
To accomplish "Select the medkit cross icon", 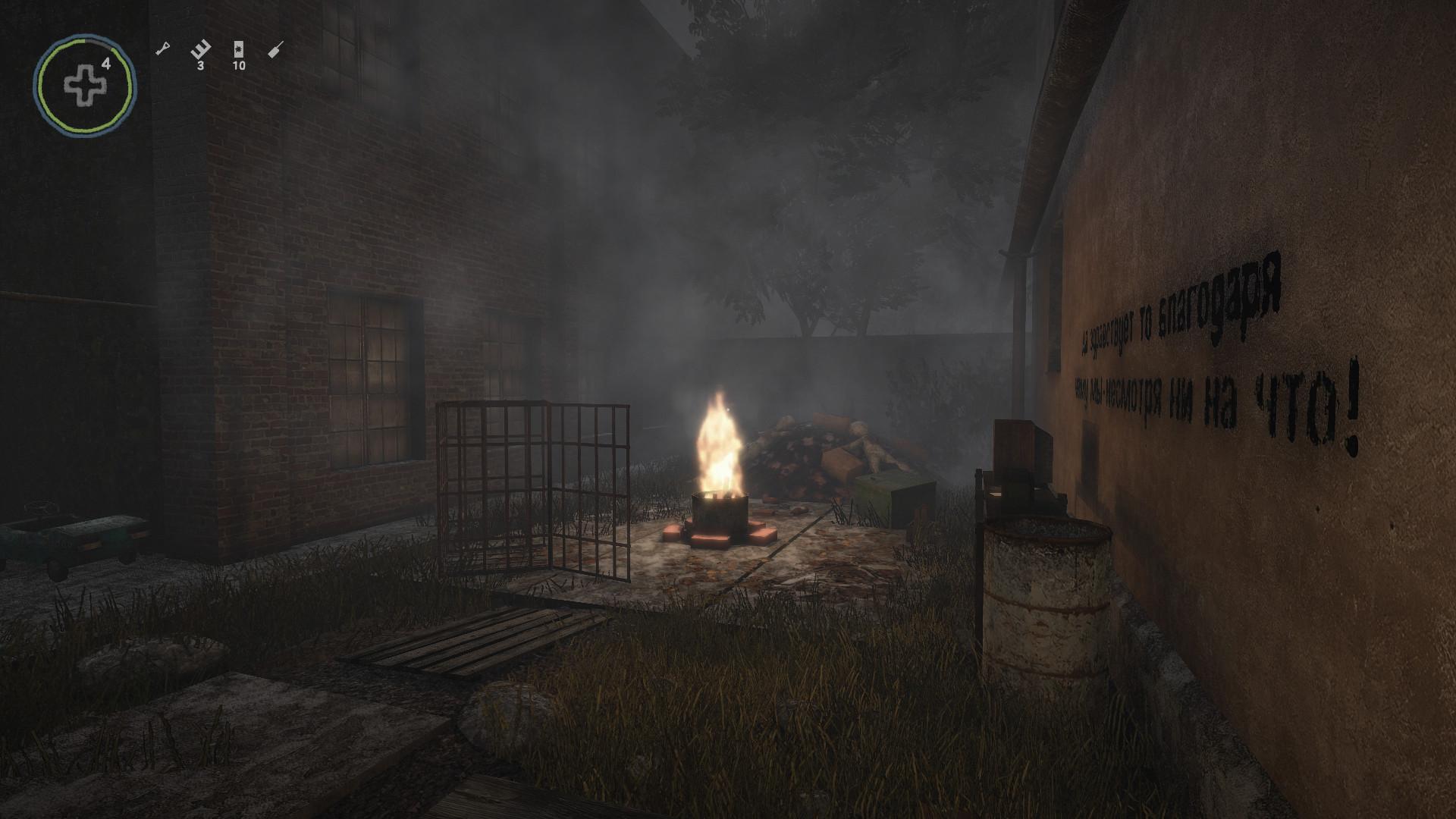I will point(83,86).
